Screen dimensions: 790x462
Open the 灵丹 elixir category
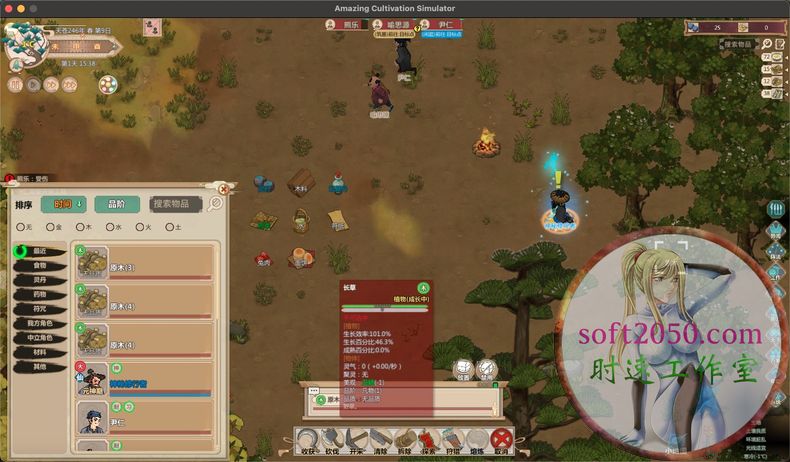pos(40,280)
